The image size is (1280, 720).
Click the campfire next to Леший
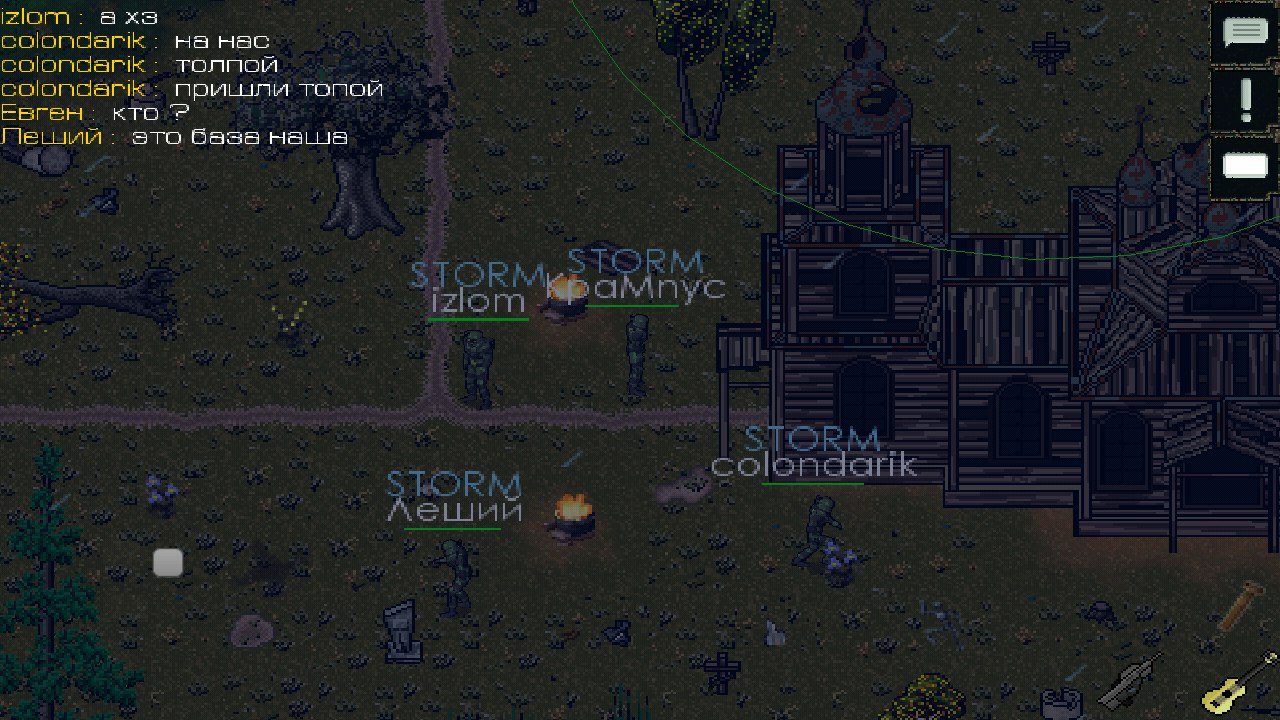574,512
